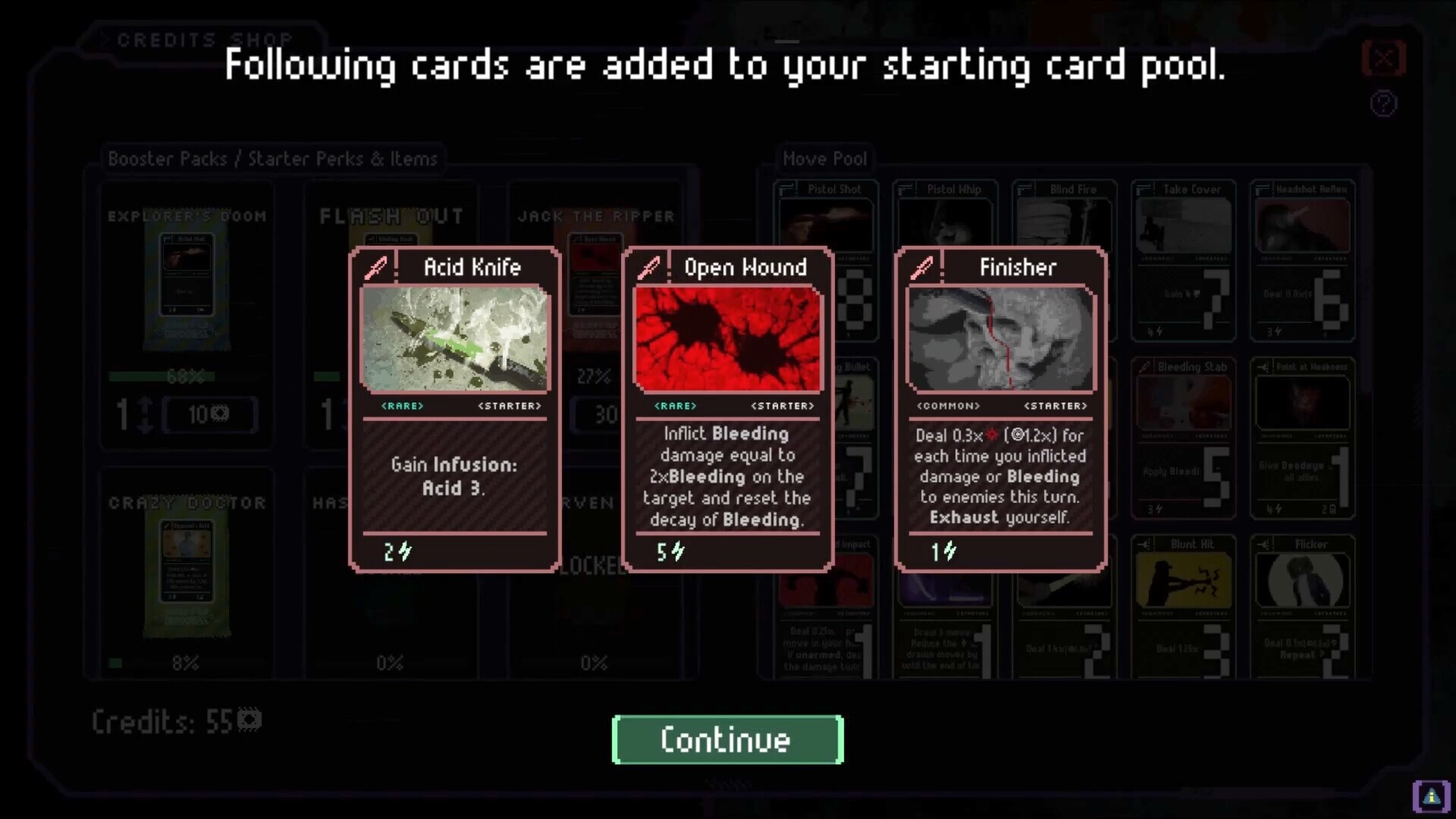Image resolution: width=1456 pixels, height=819 pixels.
Task: Select the Crazy Doctor booster pack
Action: (186, 576)
